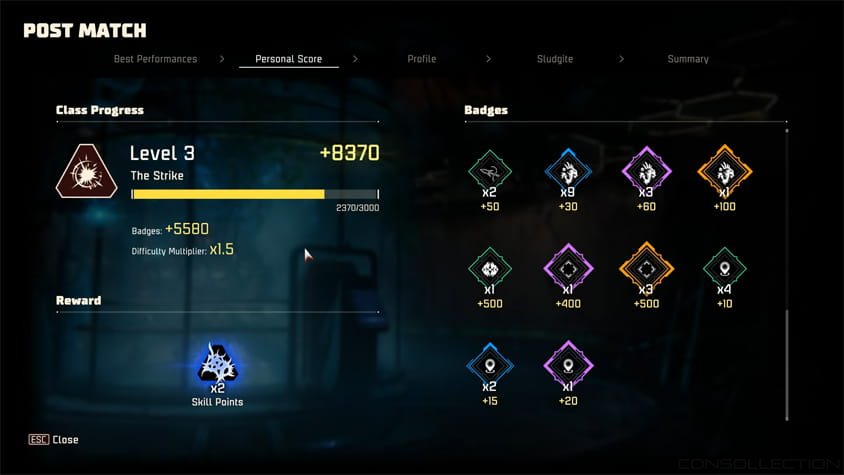This screenshot has width=844, height=475.
Task: Show the Sludgite tab
Action: click(x=554, y=59)
